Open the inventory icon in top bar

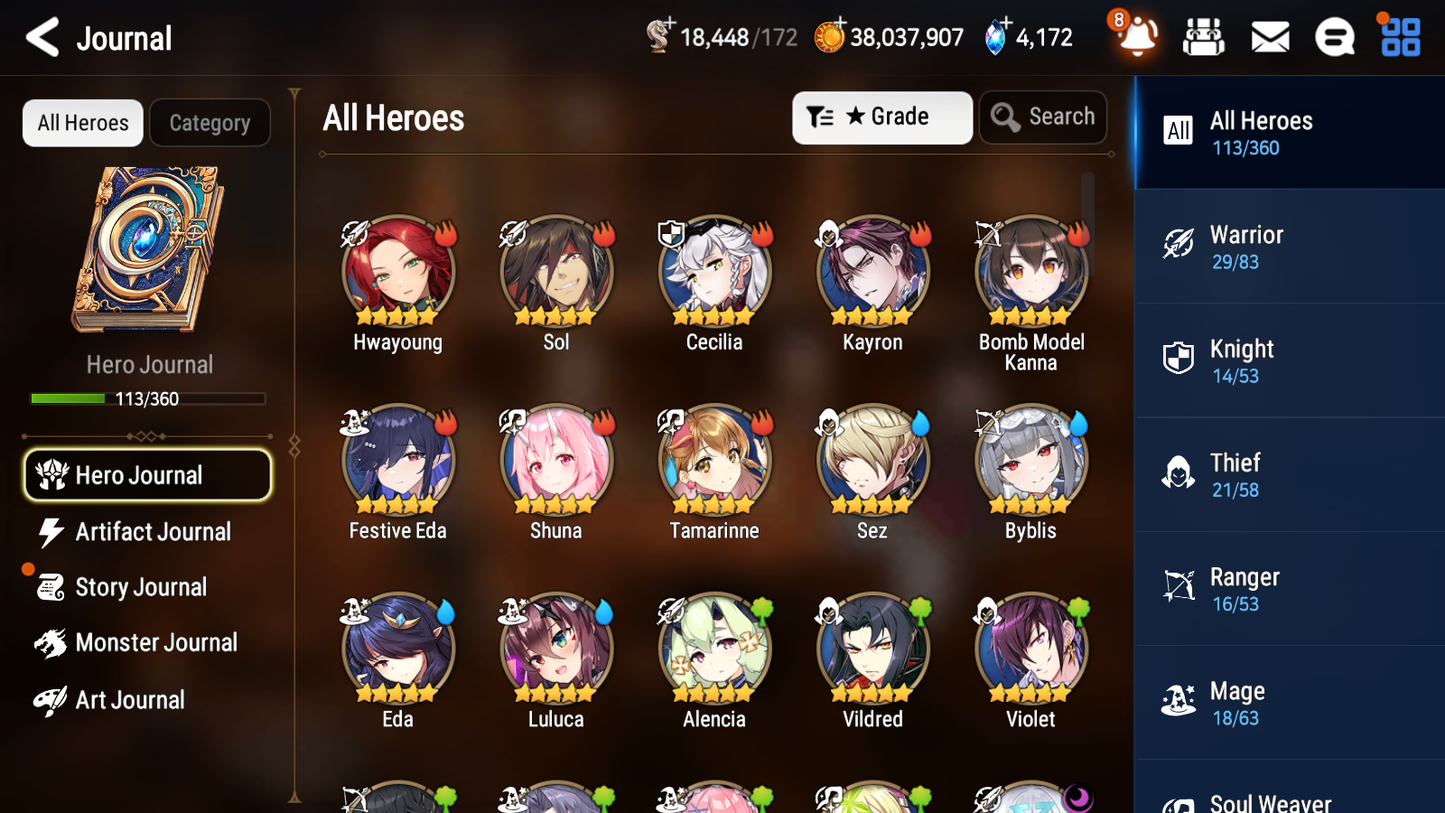1203,36
